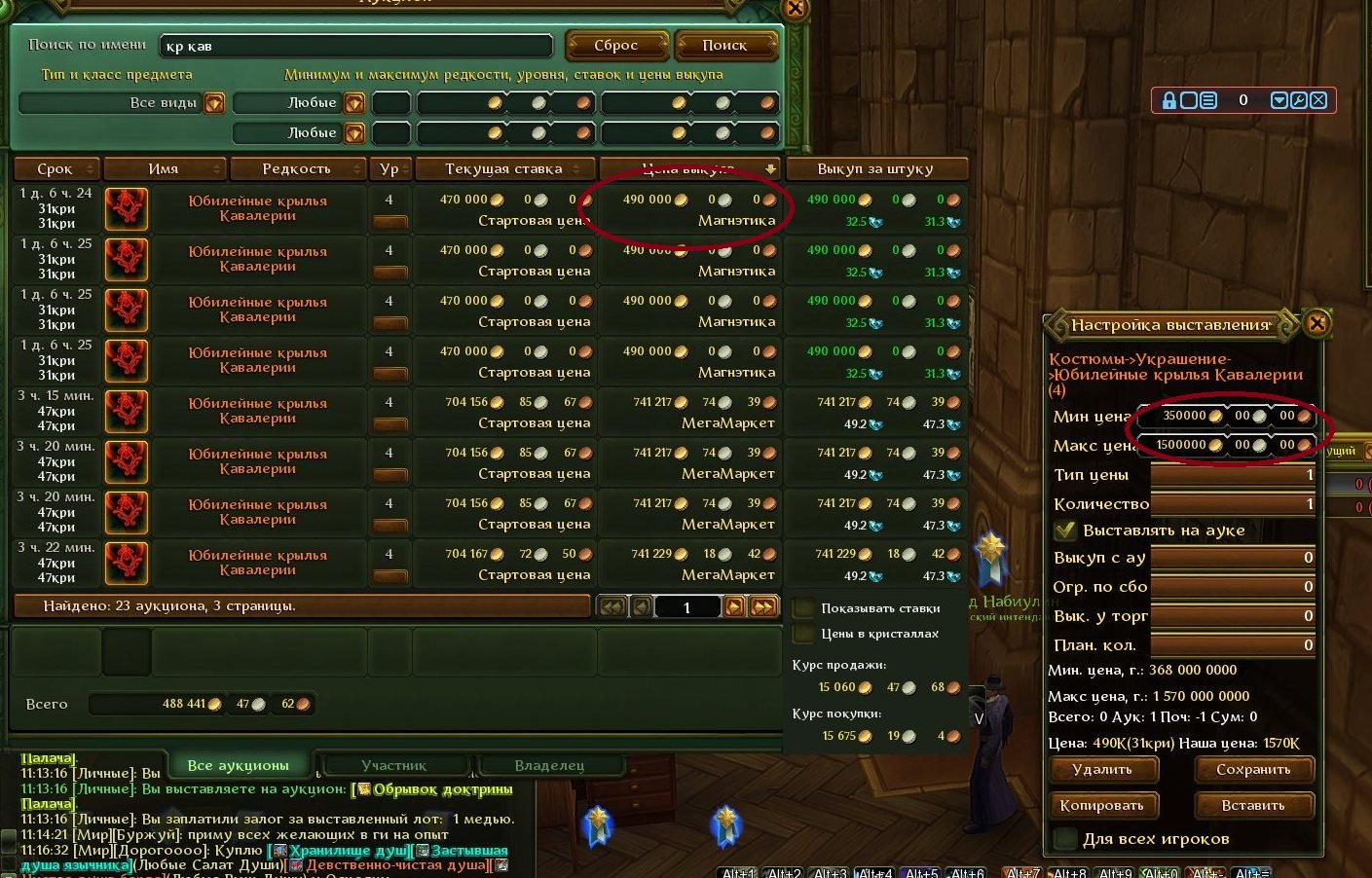Toggle the Выставлять на ауке checkbox

(1065, 531)
